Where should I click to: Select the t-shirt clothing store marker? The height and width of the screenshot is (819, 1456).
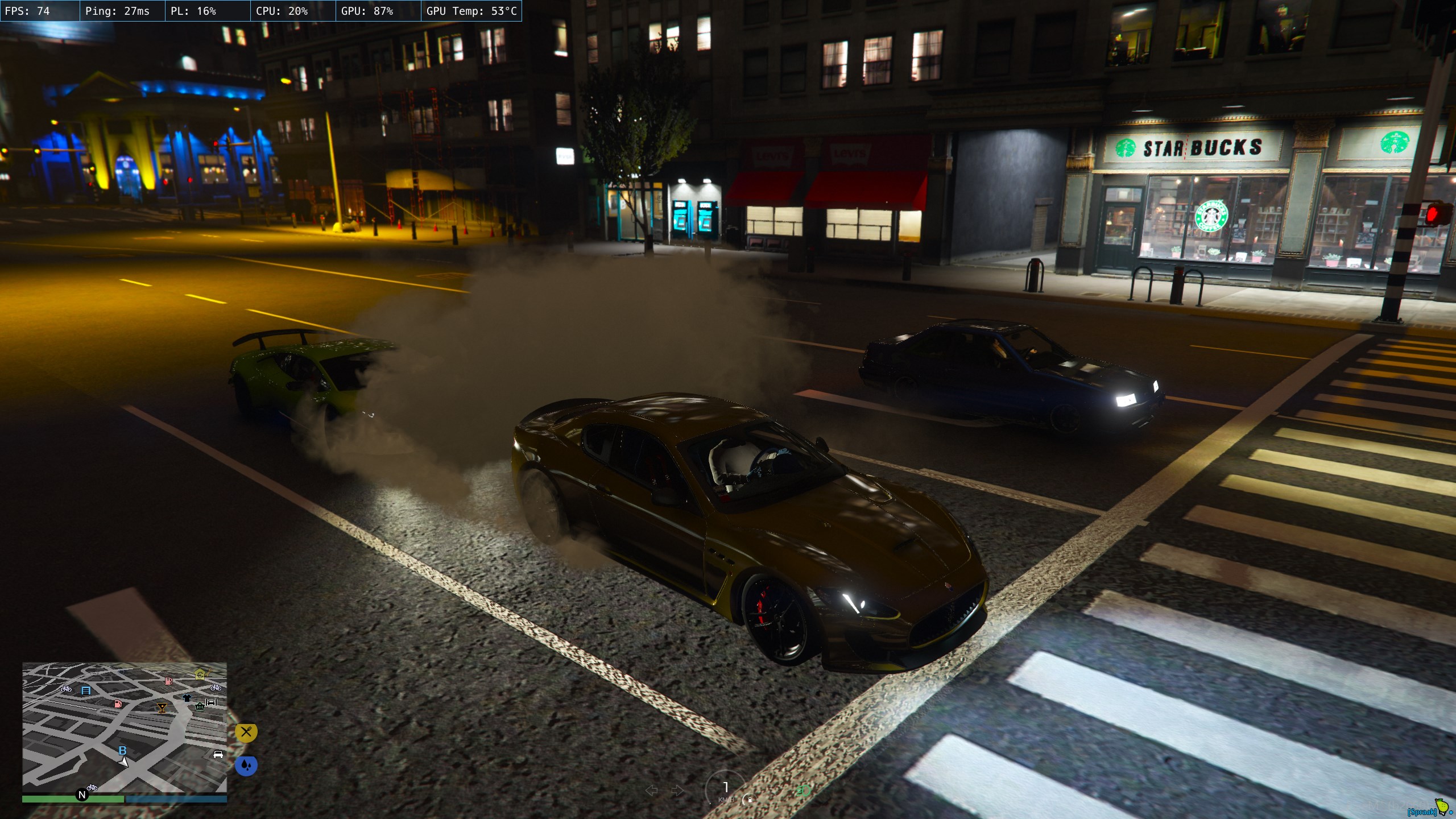point(187,697)
